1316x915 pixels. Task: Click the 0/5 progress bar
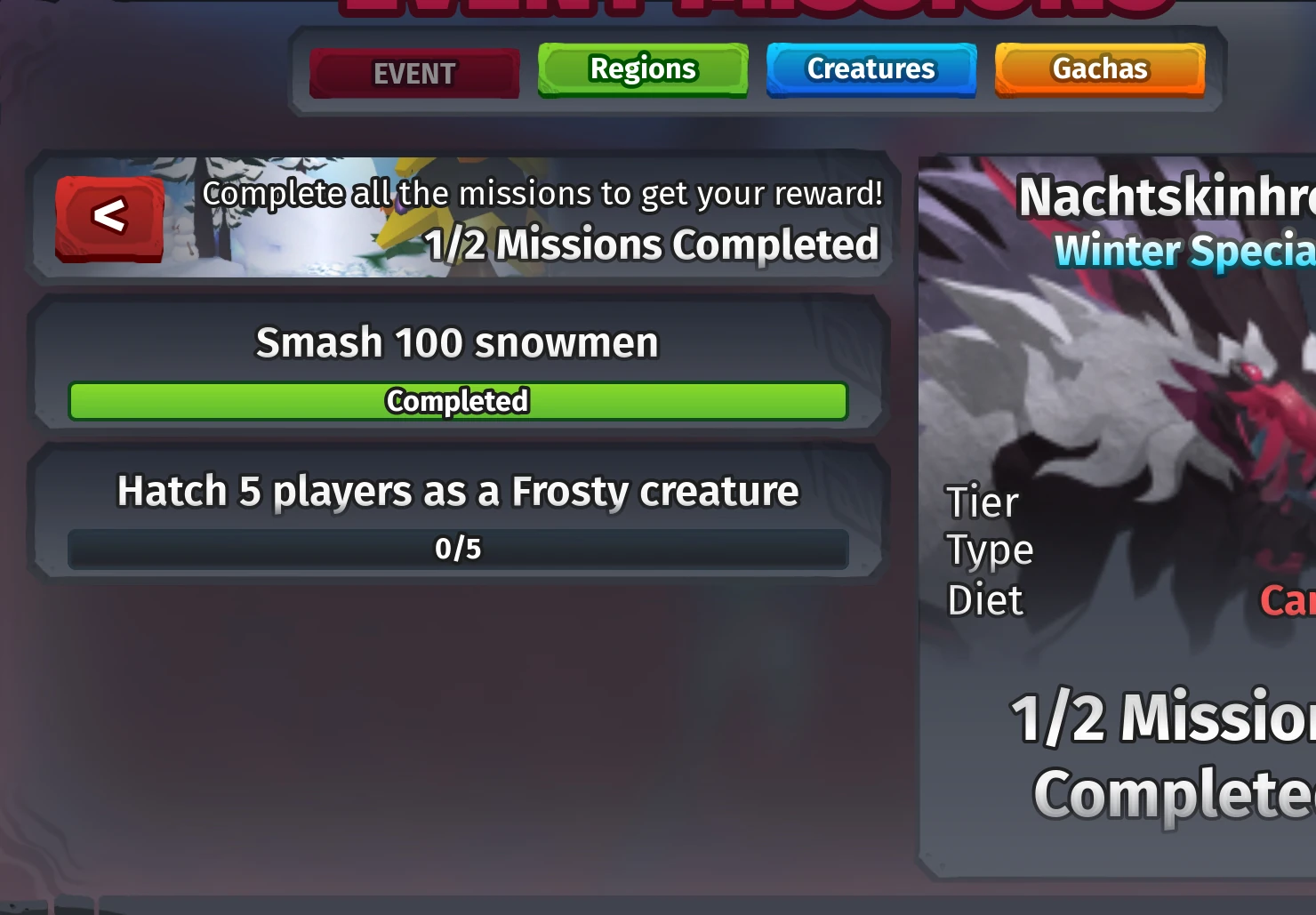457,549
